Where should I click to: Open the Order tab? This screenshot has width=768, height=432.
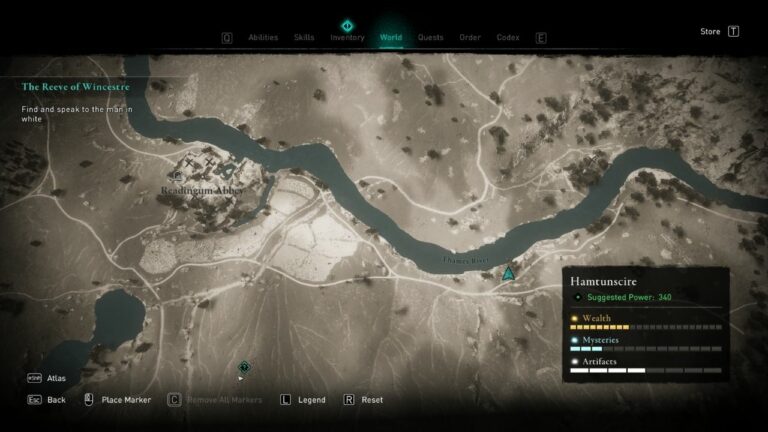(x=470, y=38)
